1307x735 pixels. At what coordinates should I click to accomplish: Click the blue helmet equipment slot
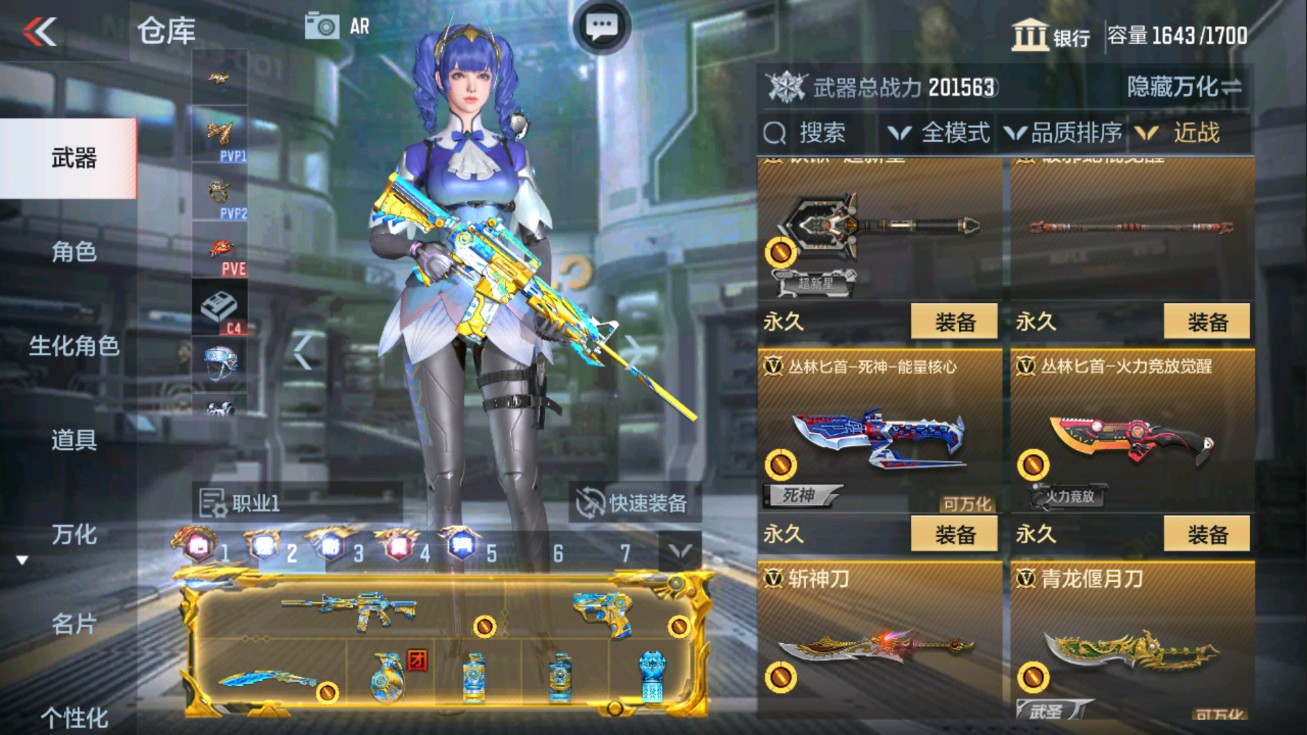(x=222, y=362)
